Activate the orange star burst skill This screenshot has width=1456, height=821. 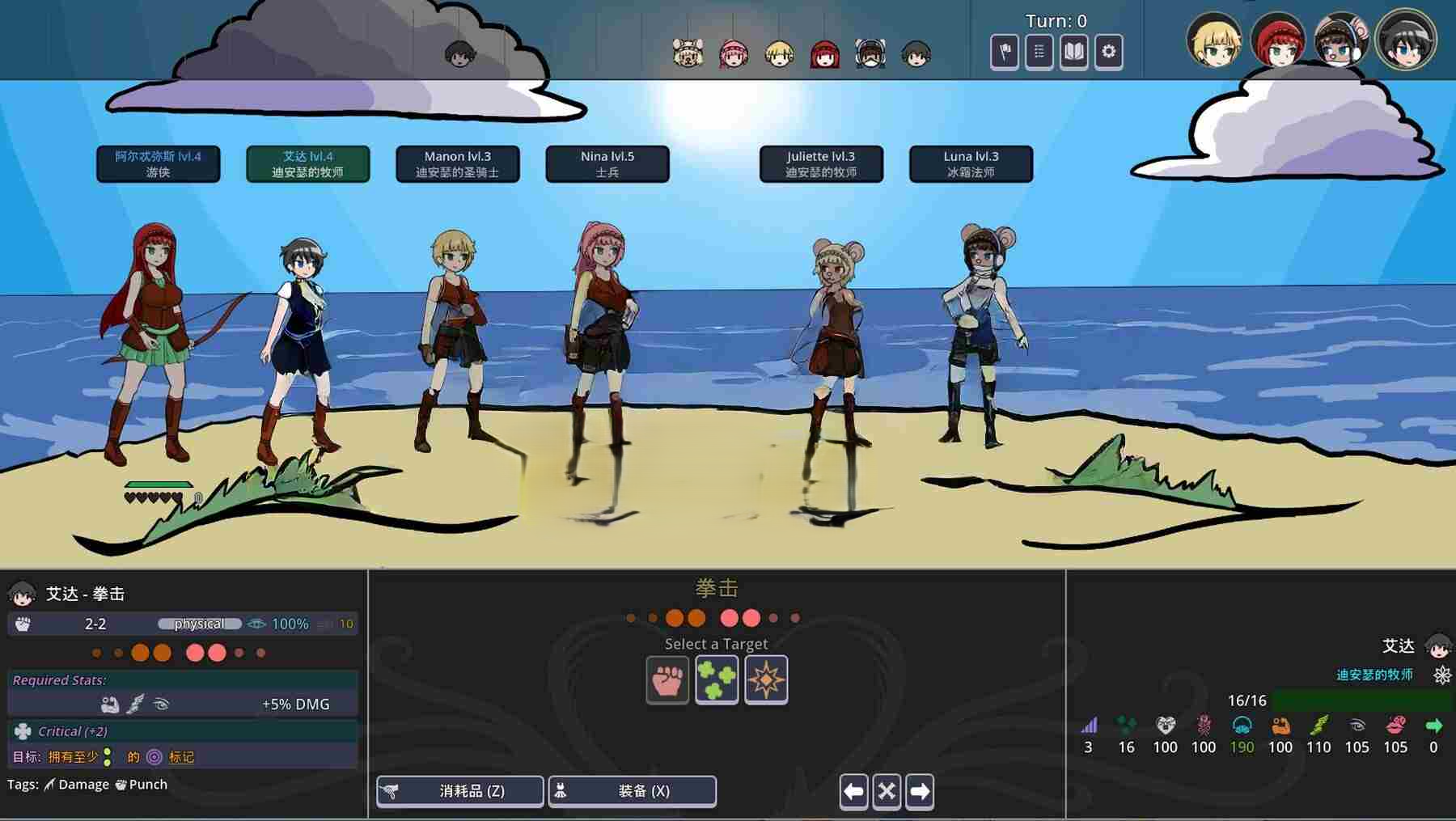(x=766, y=679)
